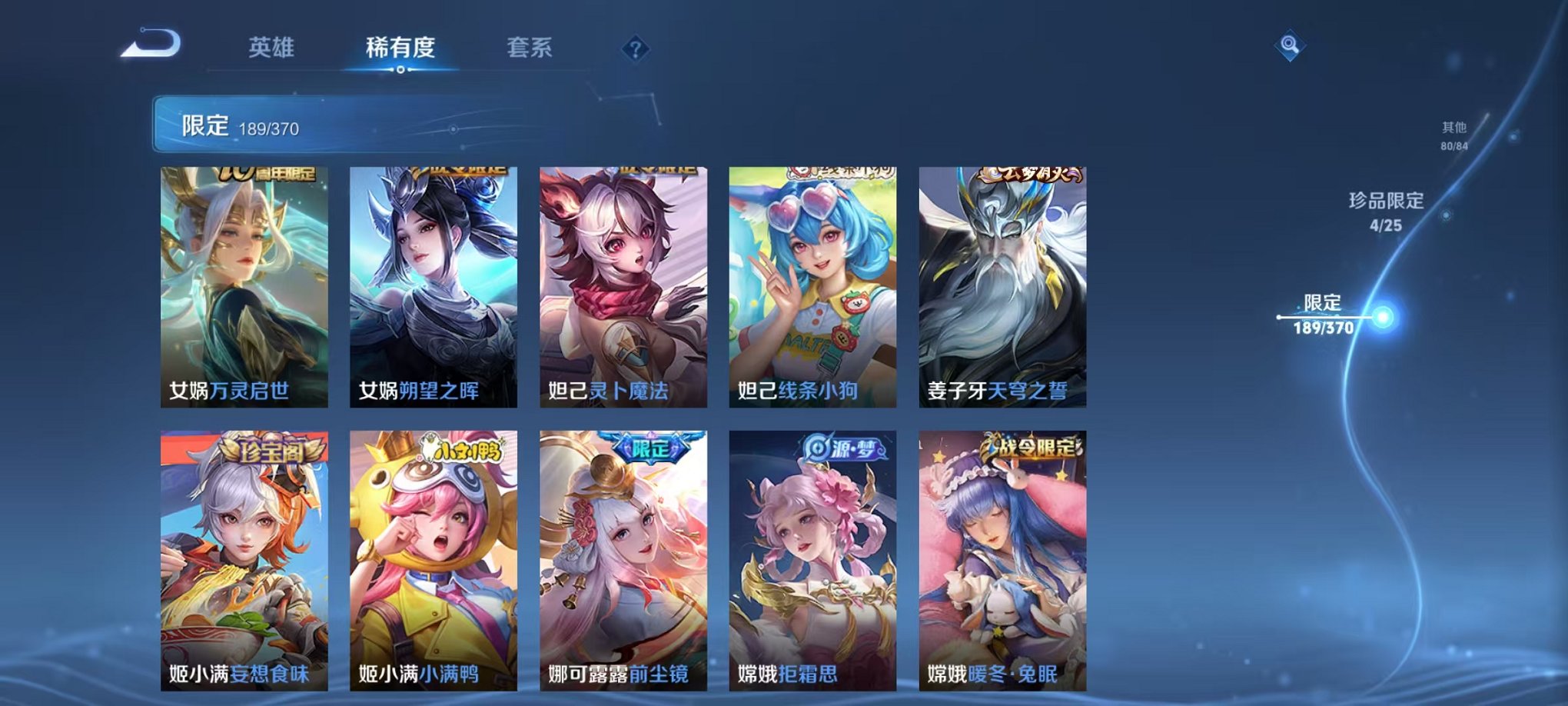Switch to the 英雄 tab
Image resolution: width=1568 pixels, height=706 pixels.
271,48
